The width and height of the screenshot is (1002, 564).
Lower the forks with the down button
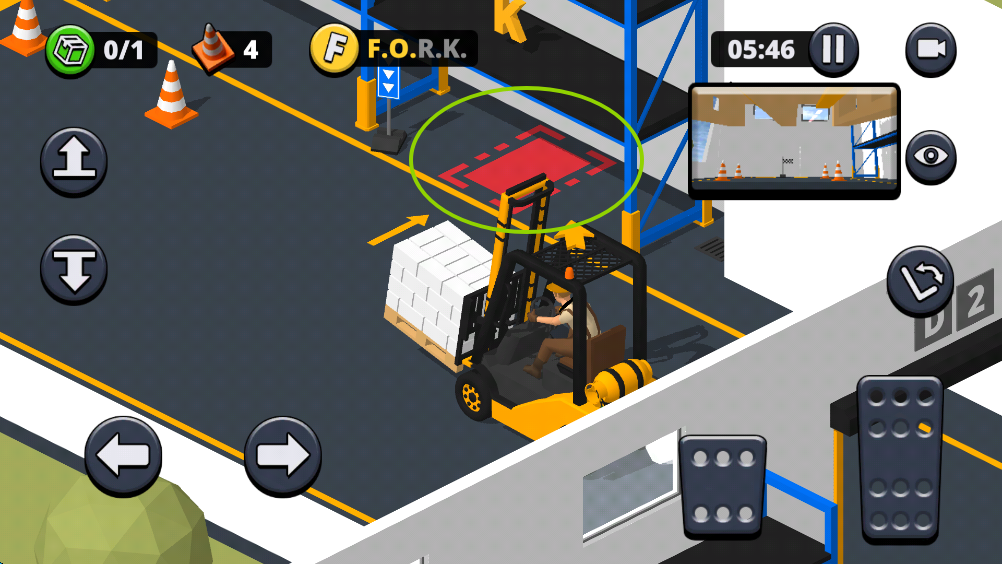pos(74,268)
